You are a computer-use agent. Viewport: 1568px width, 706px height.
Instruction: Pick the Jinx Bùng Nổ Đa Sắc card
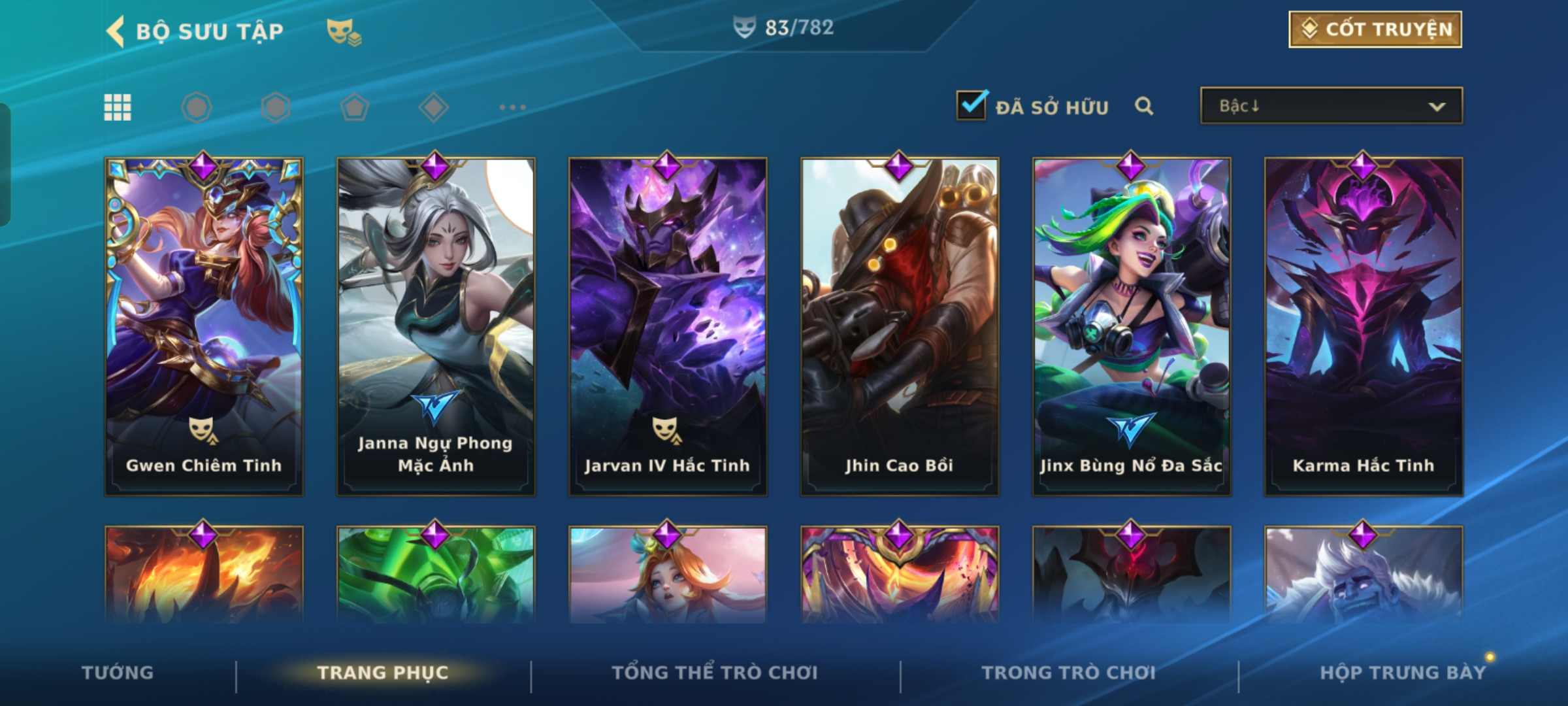[x=1132, y=327]
